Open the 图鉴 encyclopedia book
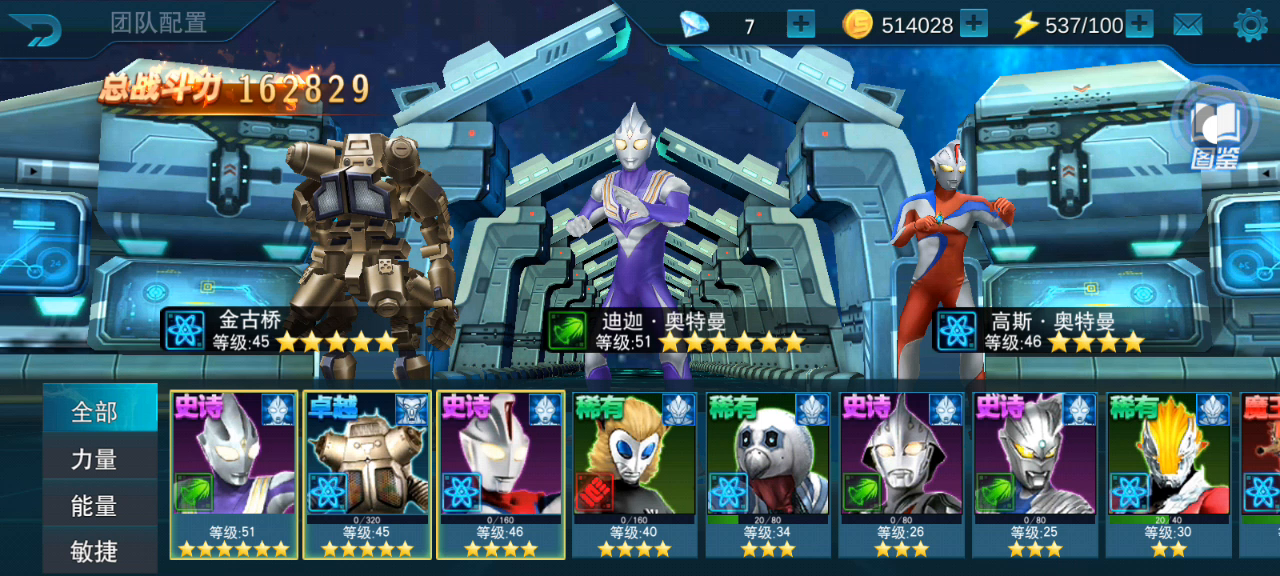The image size is (1280, 576). click(x=1216, y=132)
